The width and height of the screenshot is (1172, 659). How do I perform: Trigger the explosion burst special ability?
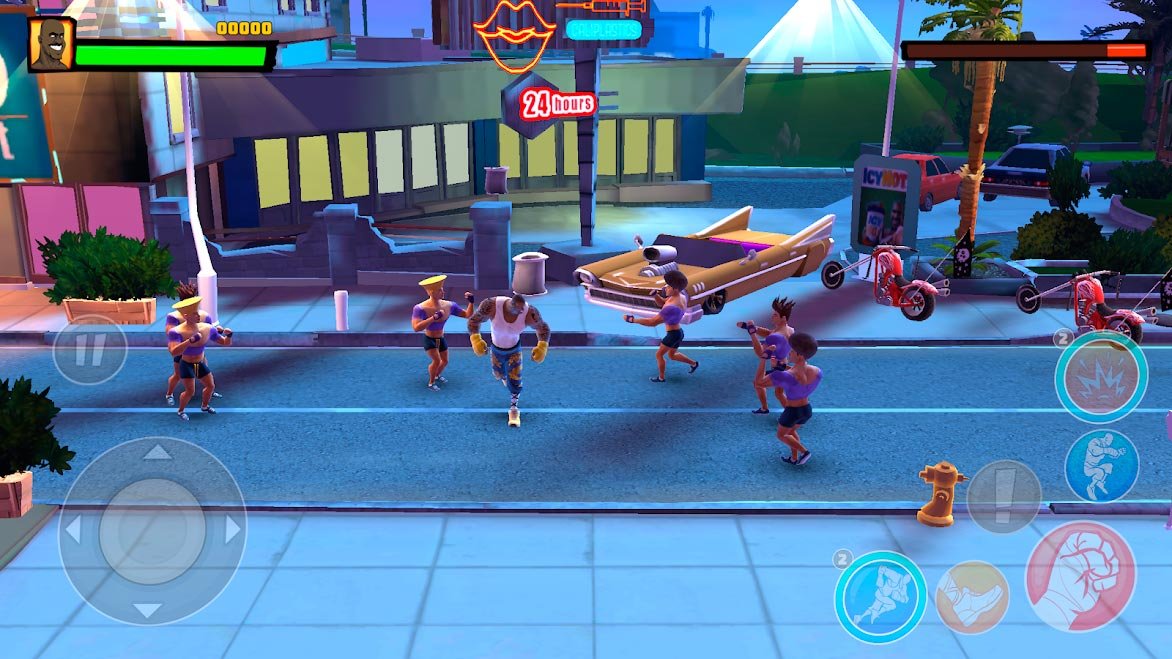click(1101, 377)
